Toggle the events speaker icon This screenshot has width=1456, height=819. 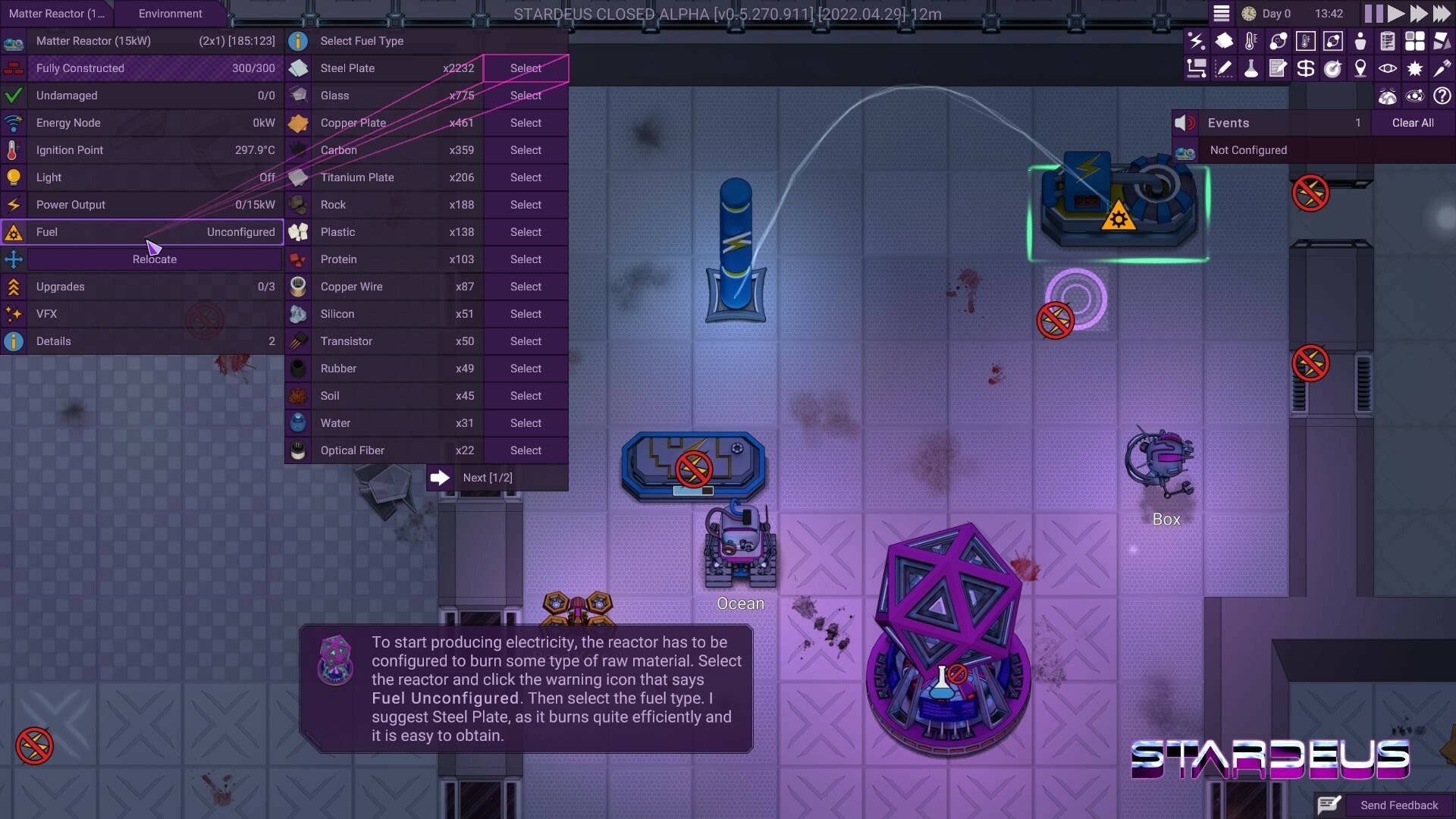pos(1185,122)
